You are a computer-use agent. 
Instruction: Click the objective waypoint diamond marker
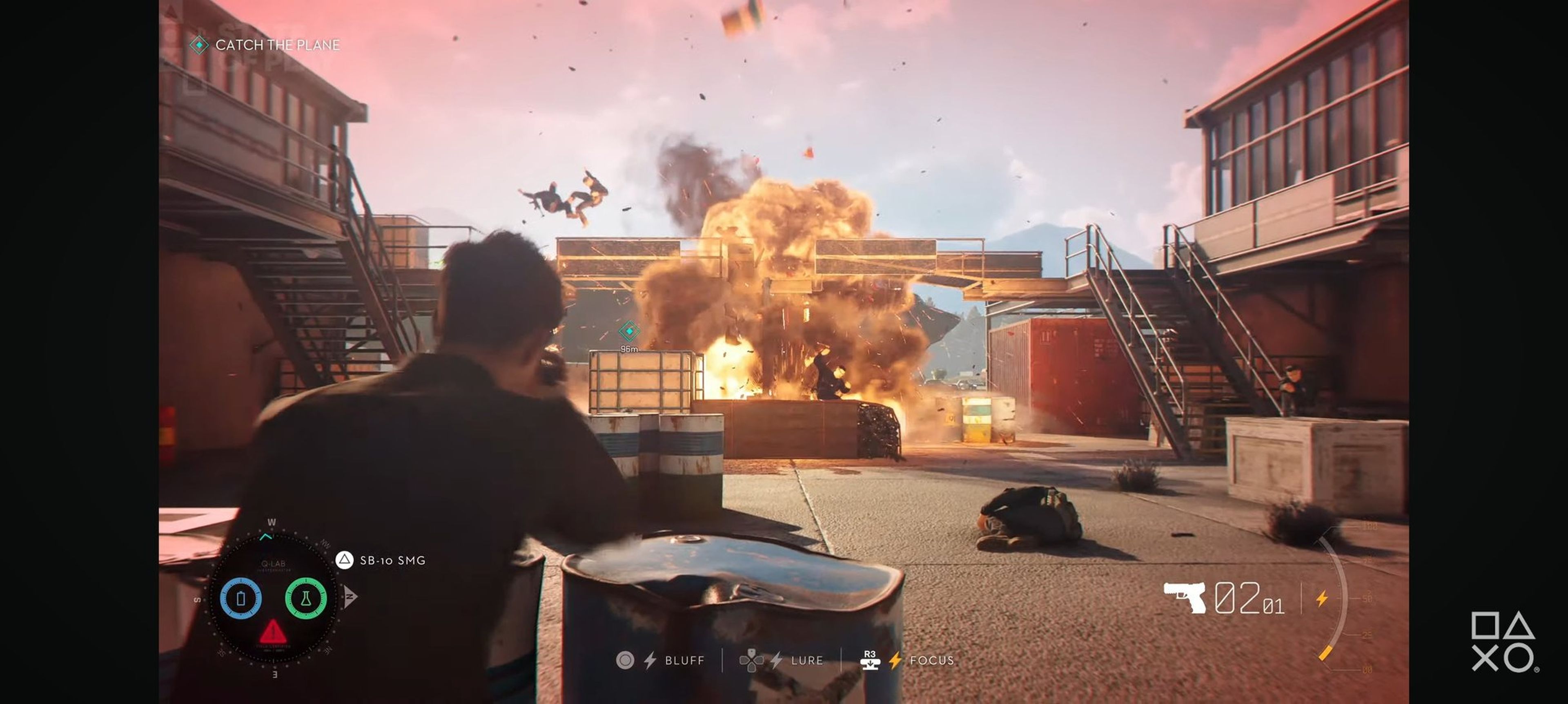click(x=629, y=331)
